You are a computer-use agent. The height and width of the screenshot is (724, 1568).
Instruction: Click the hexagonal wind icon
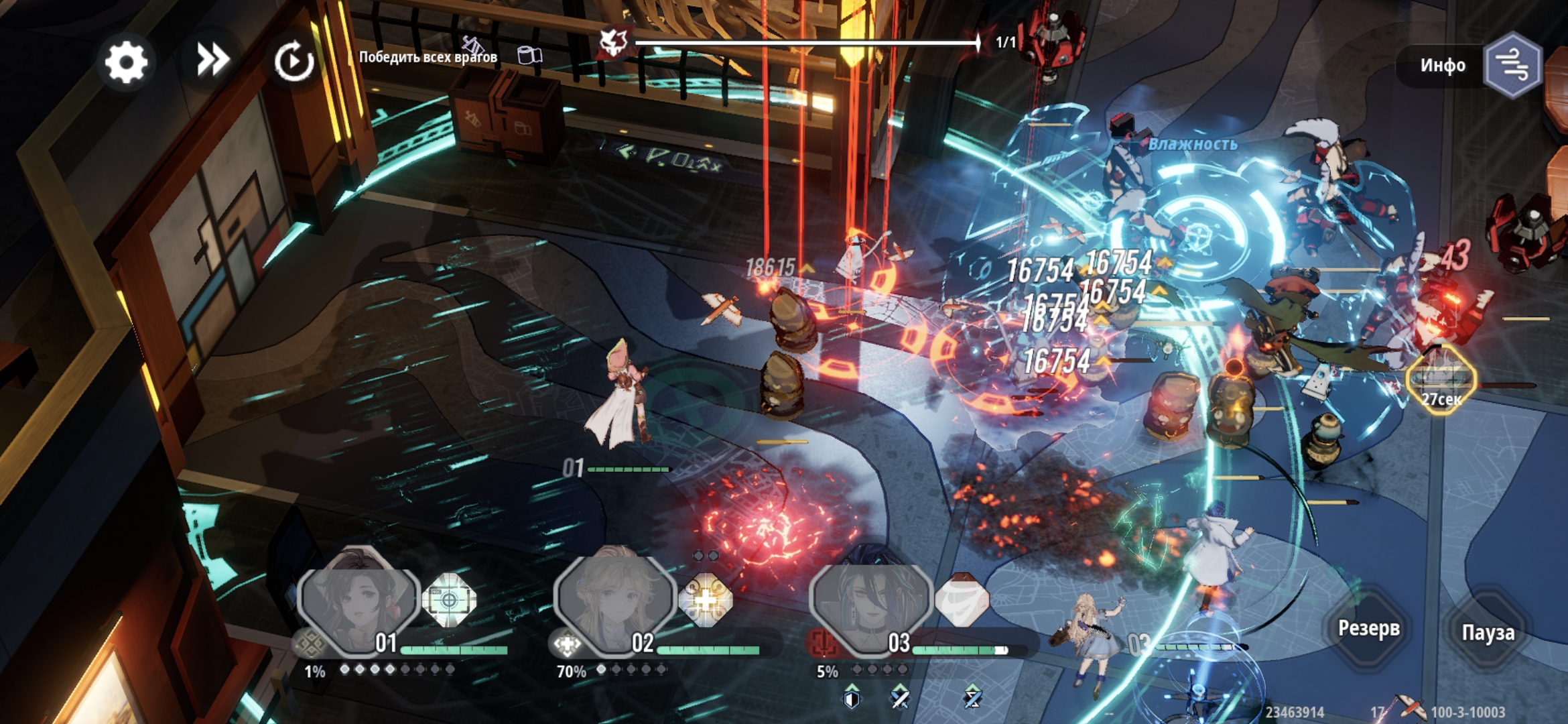[x=1514, y=65]
